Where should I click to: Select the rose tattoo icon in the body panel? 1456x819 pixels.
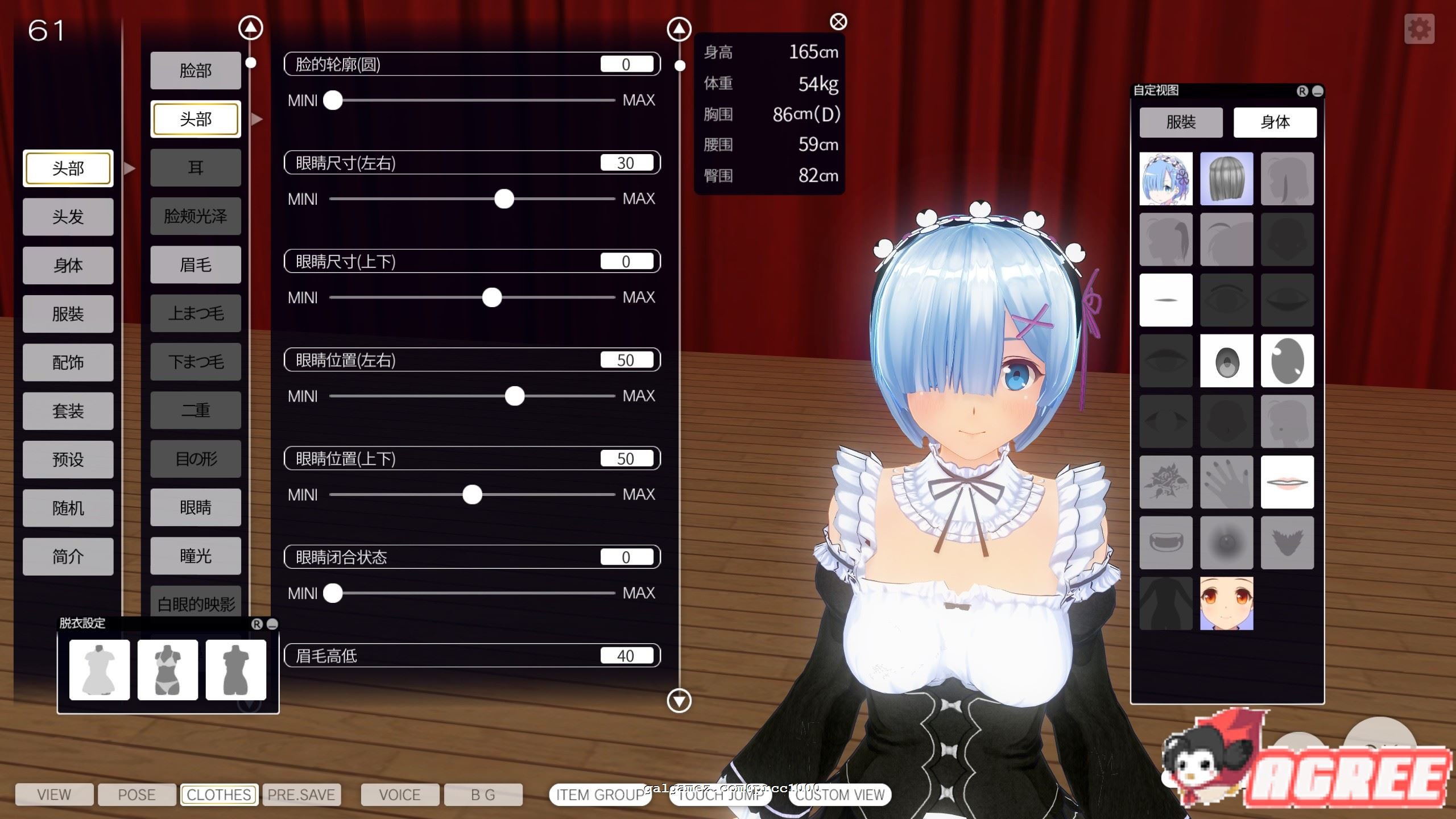[x=1166, y=481]
